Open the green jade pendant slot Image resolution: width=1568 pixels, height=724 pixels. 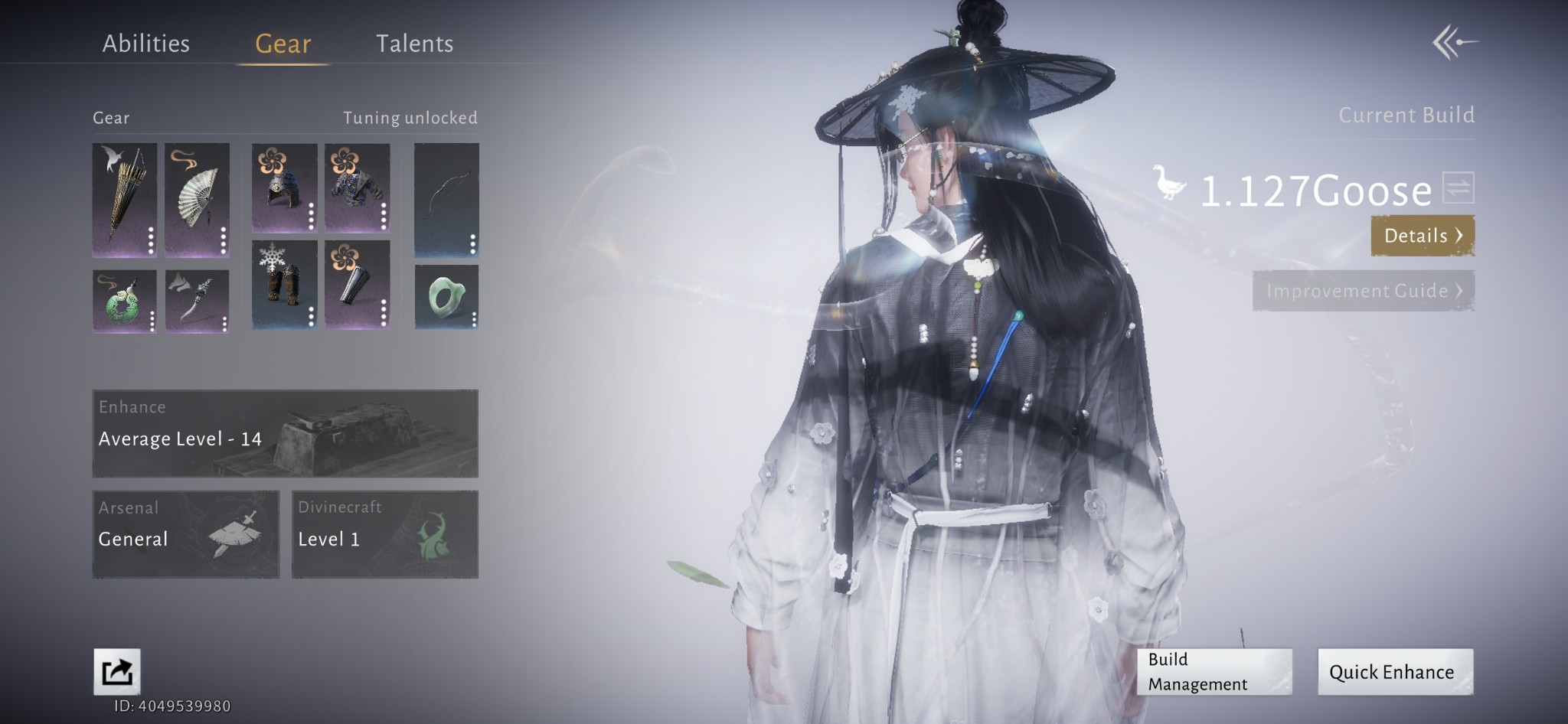124,301
